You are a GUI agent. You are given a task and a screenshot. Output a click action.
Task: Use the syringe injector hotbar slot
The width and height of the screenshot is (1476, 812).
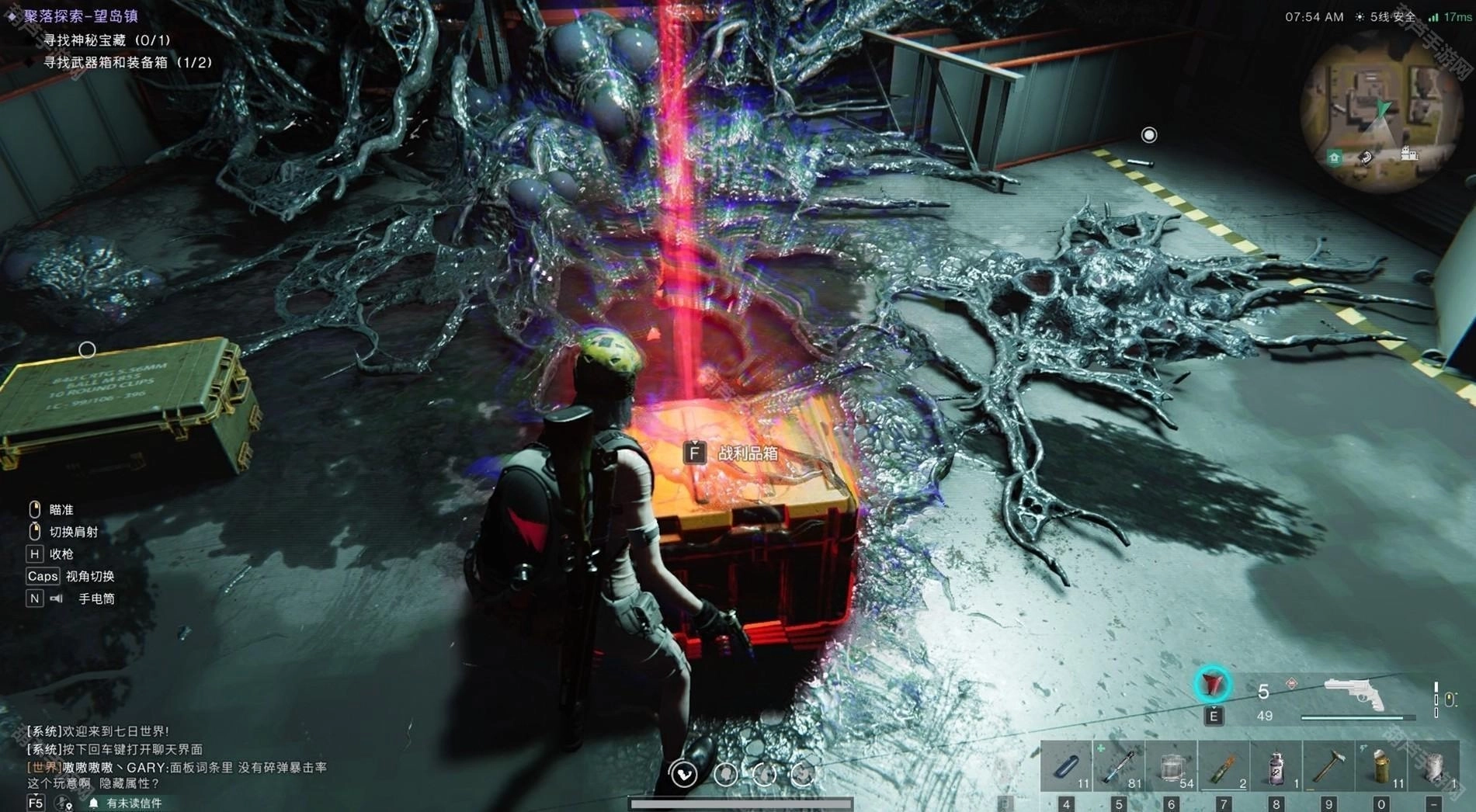pos(1119,767)
